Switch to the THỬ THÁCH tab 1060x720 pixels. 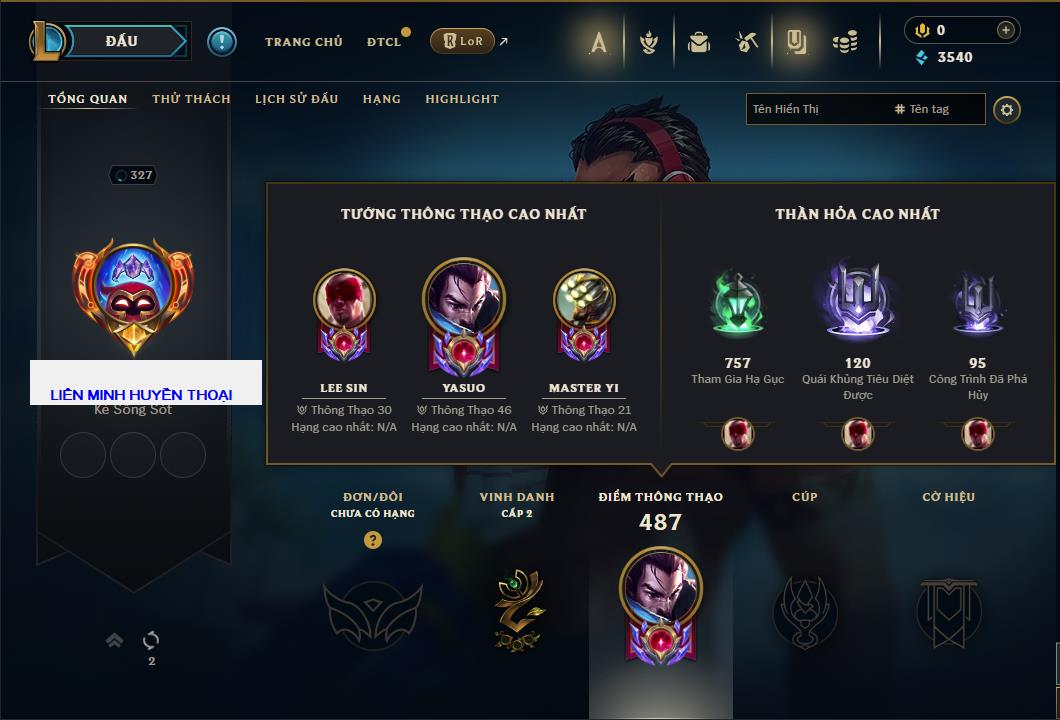191,99
